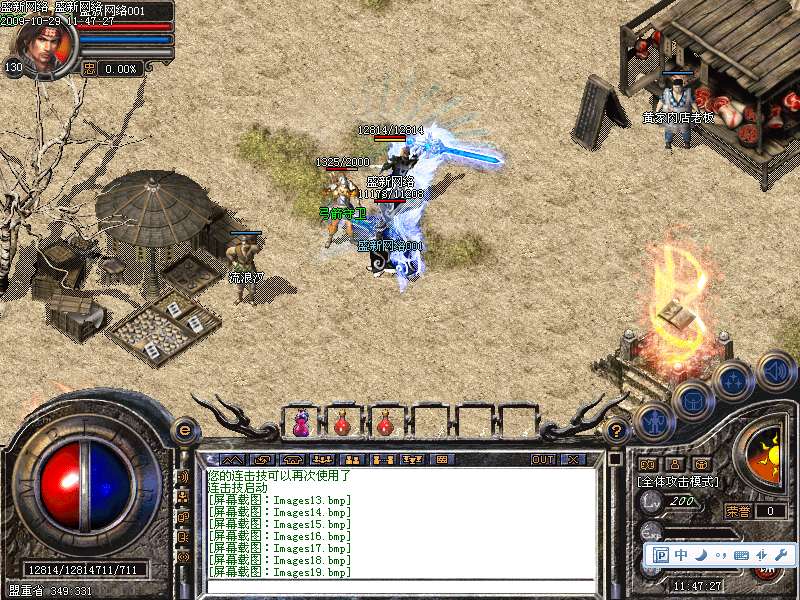The width and height of the screenshot is (800, 600).
Task: Change the 全体攻击模式 attack mode label
Action: [679, 482]
